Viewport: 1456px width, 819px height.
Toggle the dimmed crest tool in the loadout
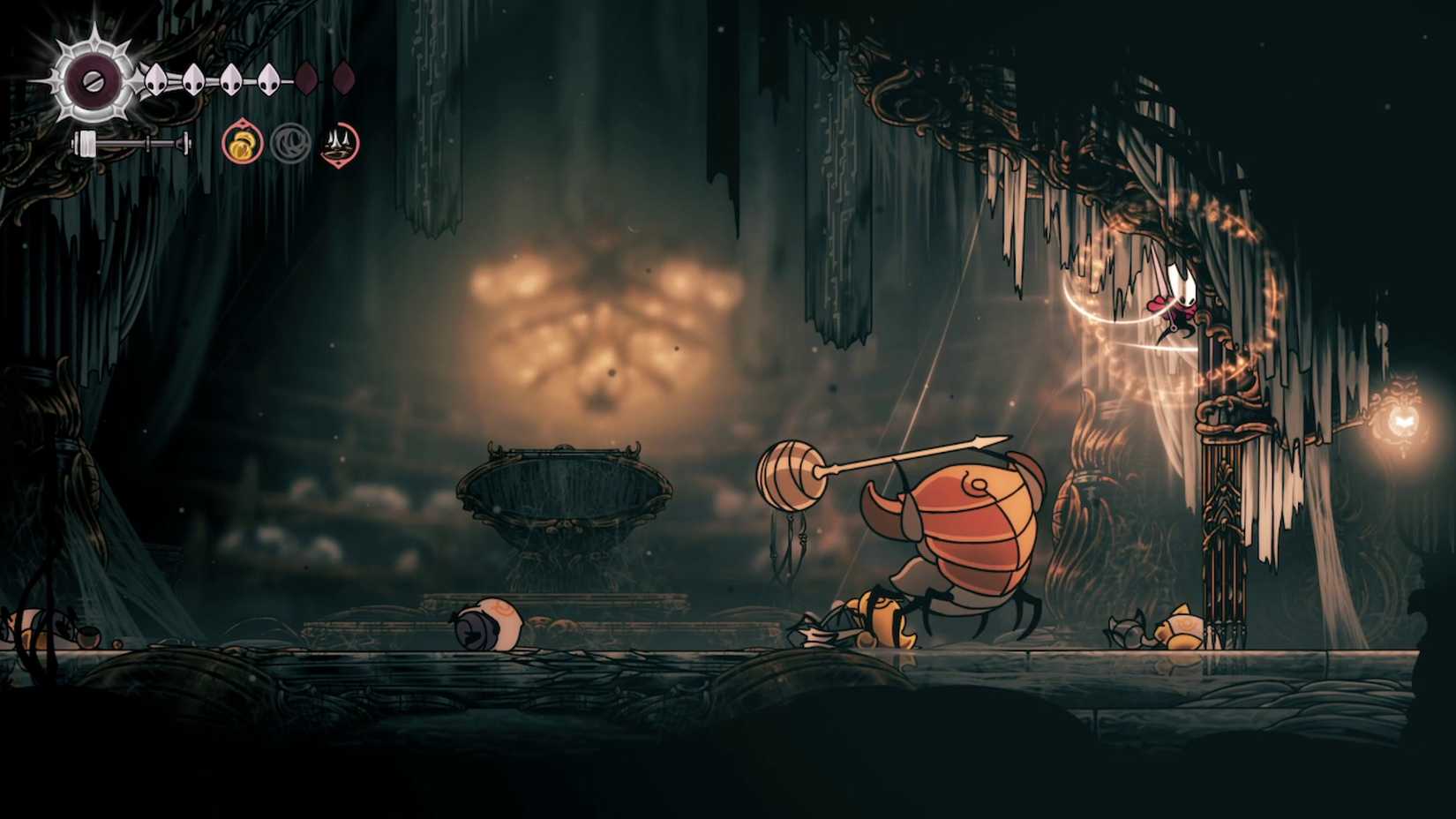(x=293, y=141)
